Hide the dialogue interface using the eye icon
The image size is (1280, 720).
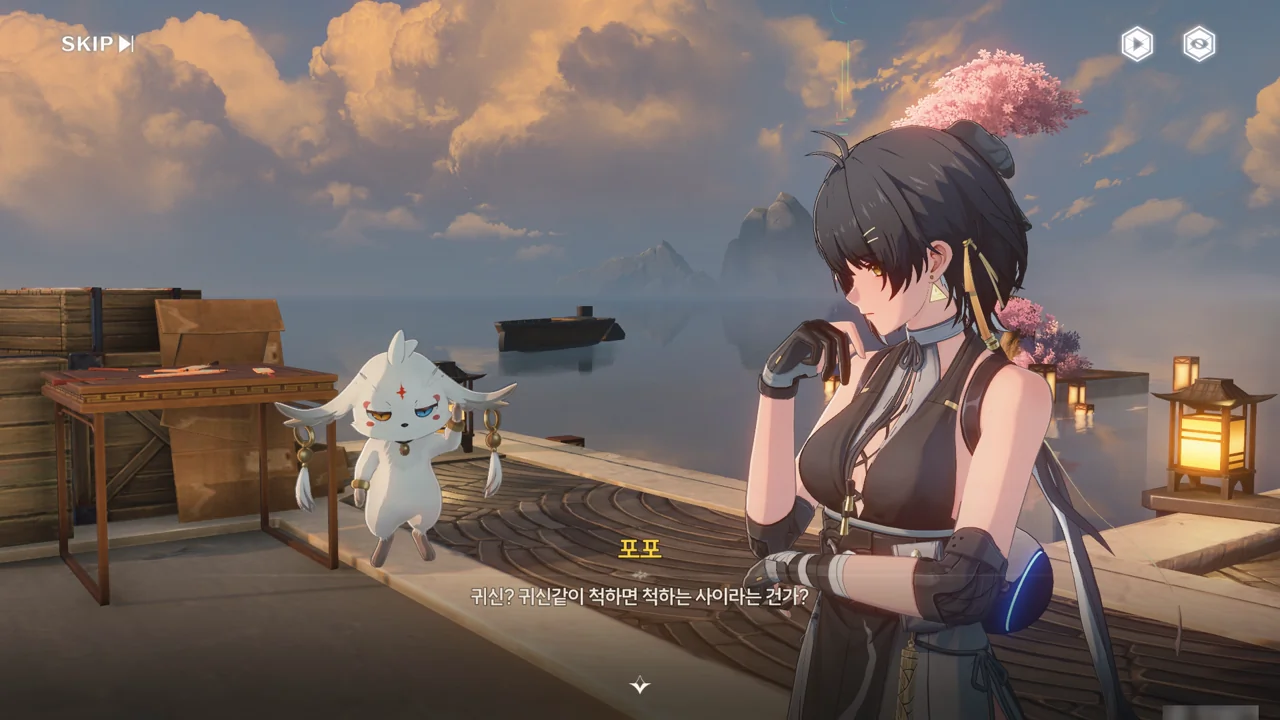pyautogui.click(x=1199, y=44)
